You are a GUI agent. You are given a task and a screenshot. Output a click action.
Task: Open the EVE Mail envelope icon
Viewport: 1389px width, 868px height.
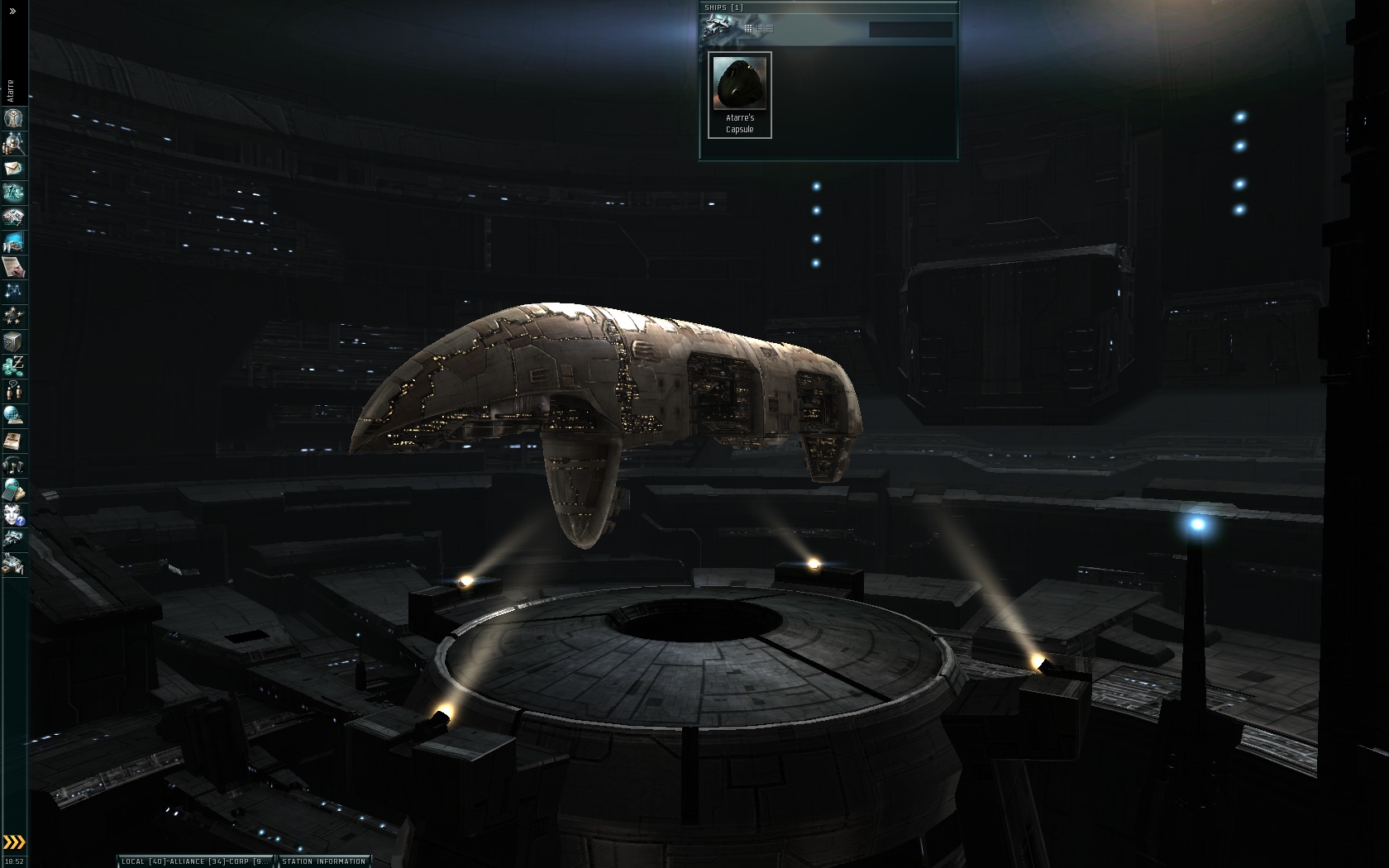[x=13, y=169]
